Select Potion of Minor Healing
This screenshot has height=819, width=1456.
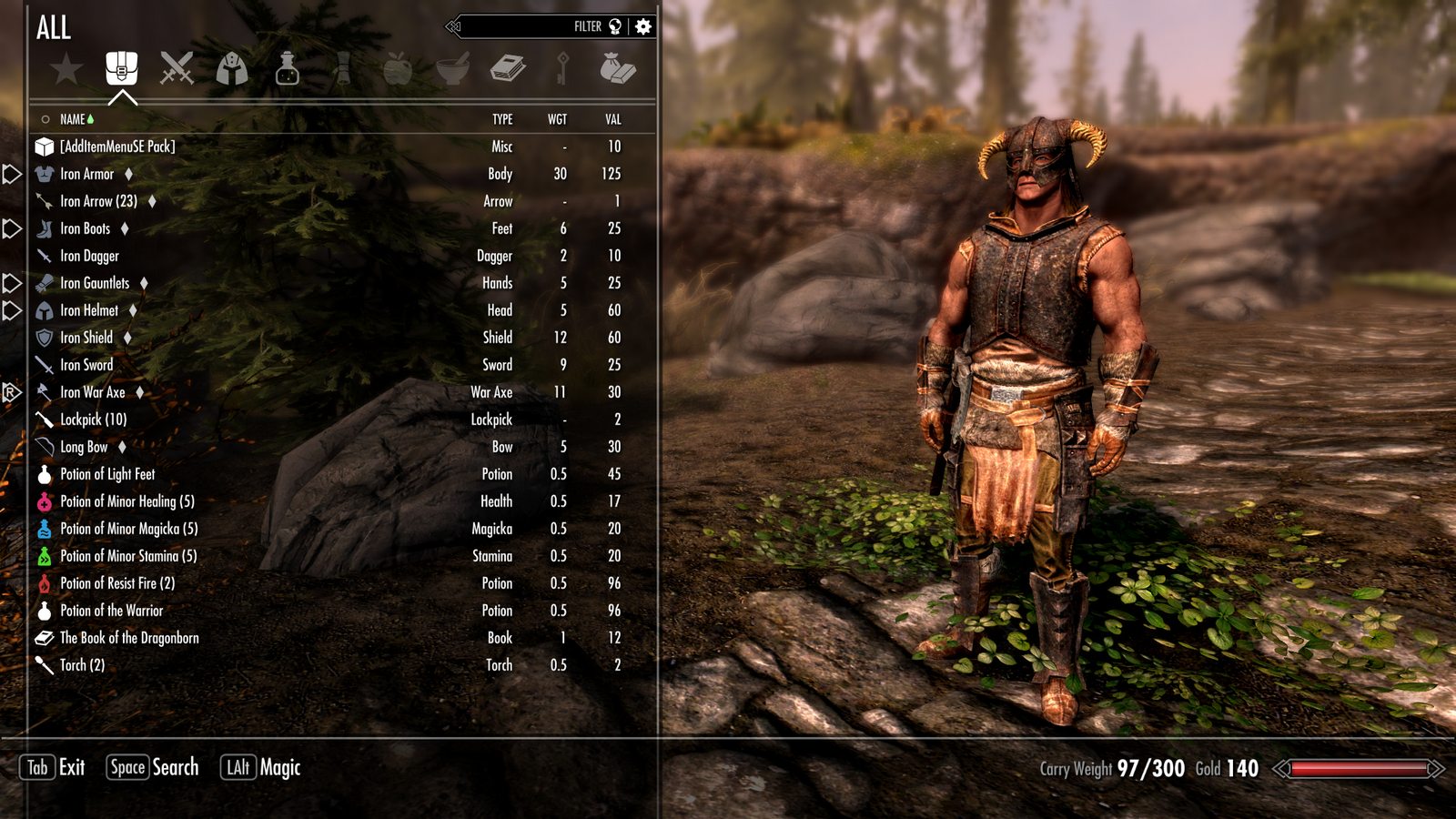pyautogui.click(x=126, y=501)
